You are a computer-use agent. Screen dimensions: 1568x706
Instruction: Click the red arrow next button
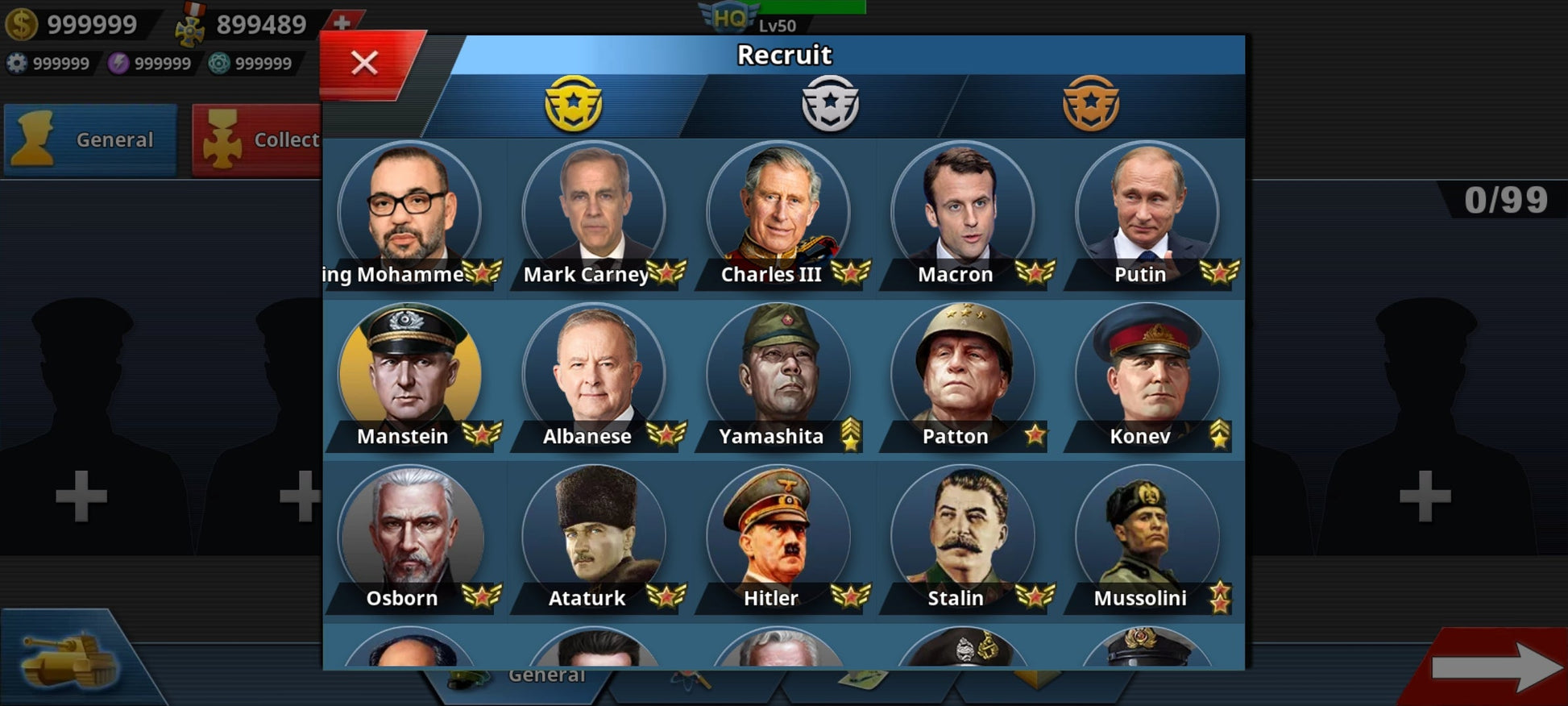click(x=1495, y=667)
